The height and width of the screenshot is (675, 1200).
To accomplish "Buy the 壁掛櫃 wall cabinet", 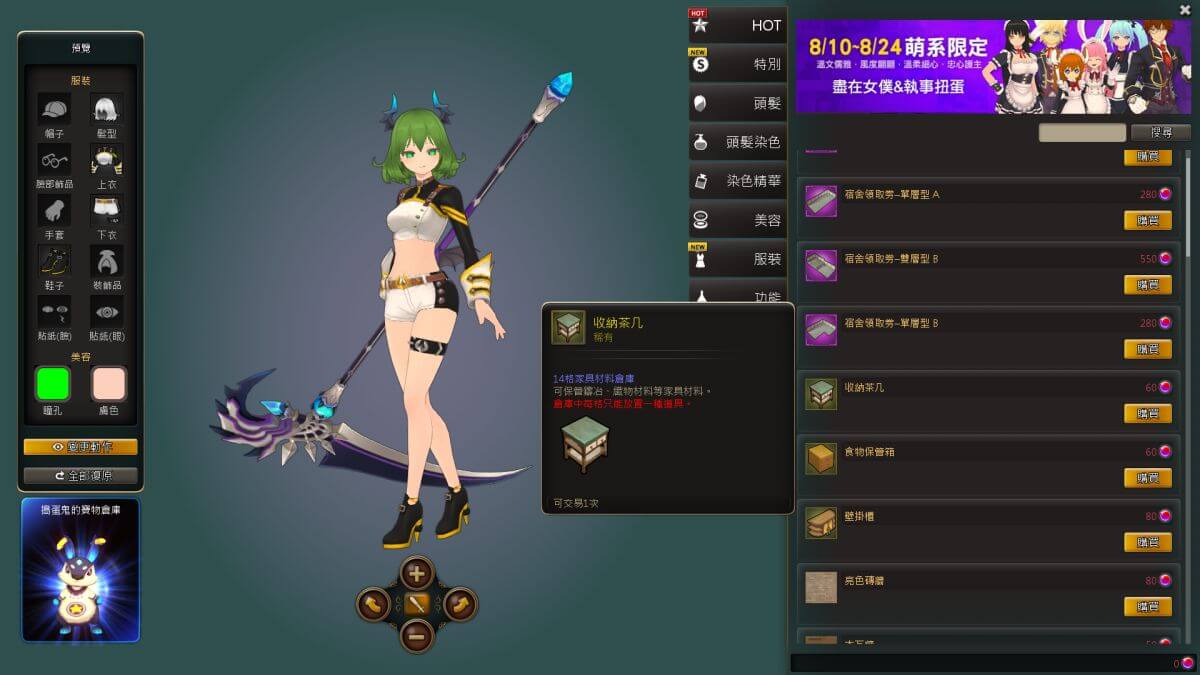I will tap(1147, 542).
